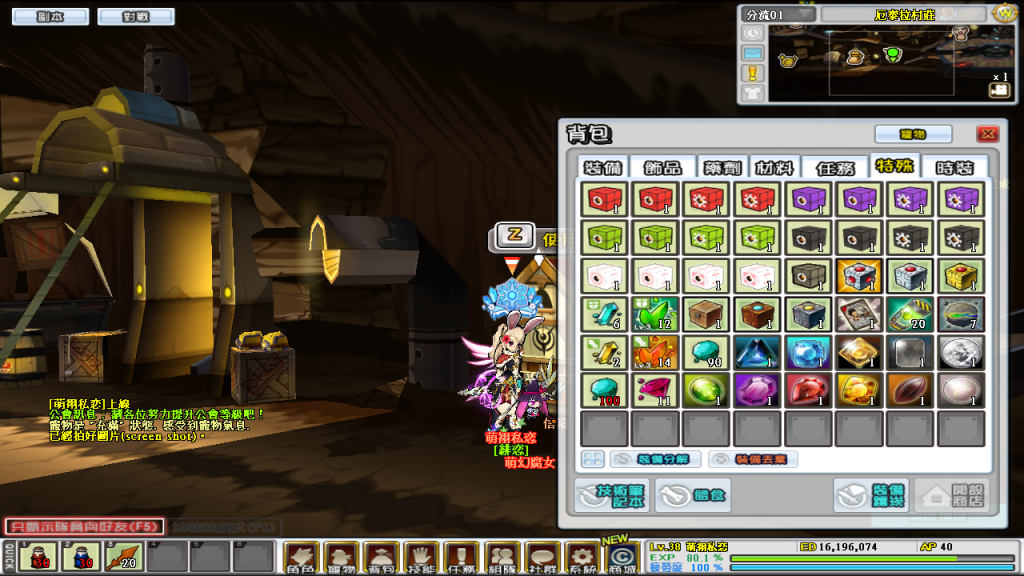Click the 寵物 pet button in backpack

point(912,134)
